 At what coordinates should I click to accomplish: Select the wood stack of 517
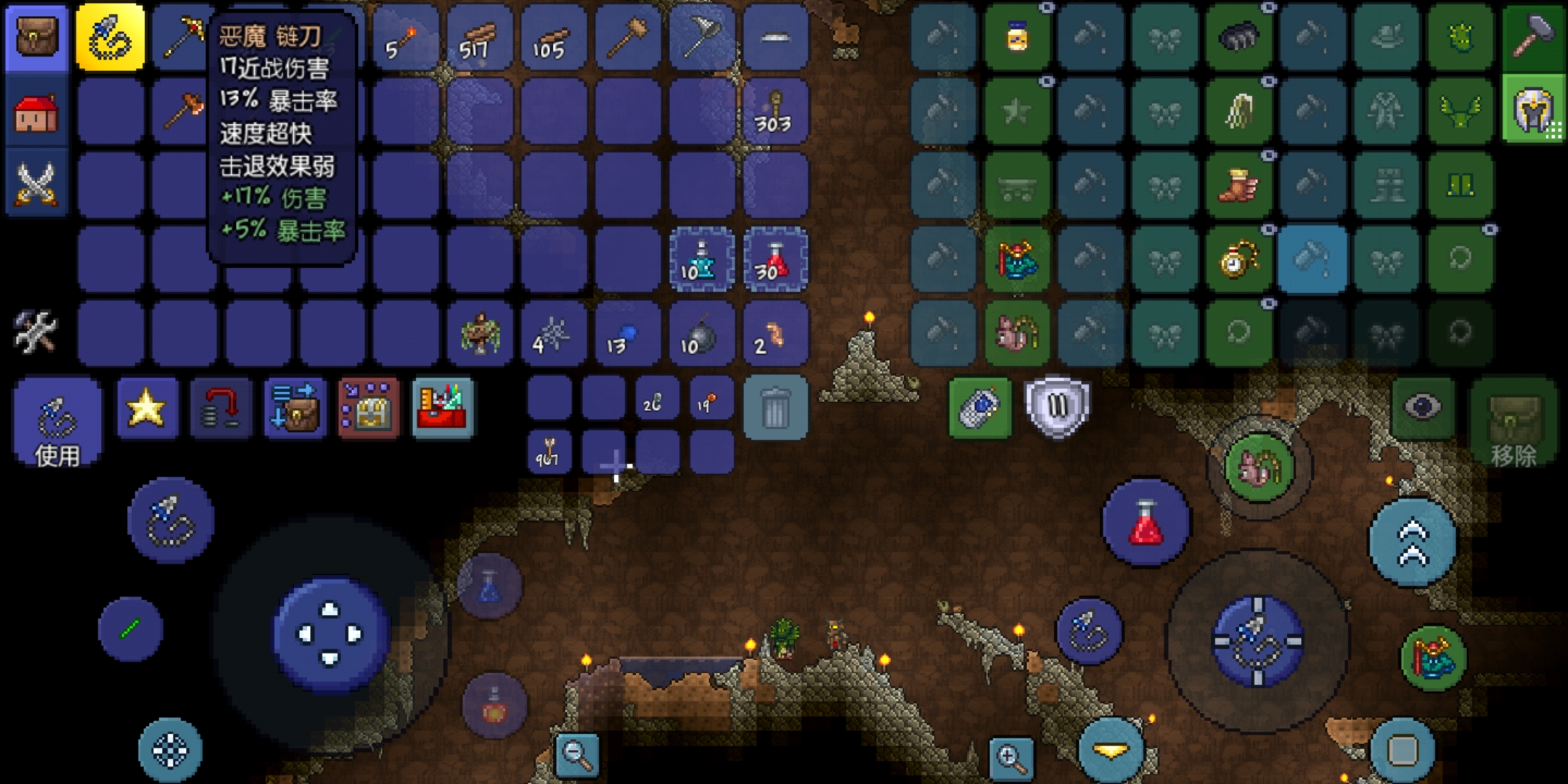click(479, 38)
